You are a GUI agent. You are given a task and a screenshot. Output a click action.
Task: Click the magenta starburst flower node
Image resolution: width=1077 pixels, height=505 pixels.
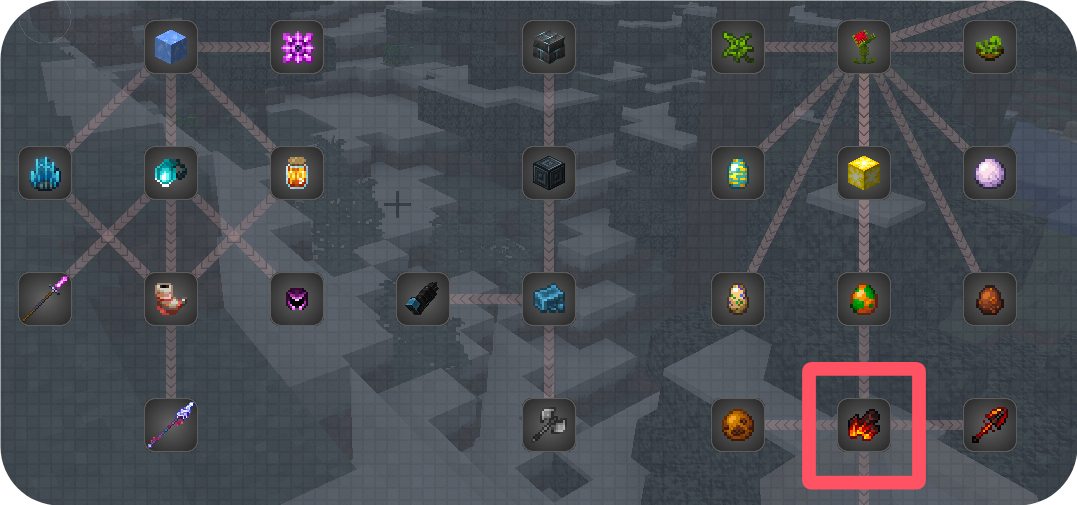[x=297, y=47]
